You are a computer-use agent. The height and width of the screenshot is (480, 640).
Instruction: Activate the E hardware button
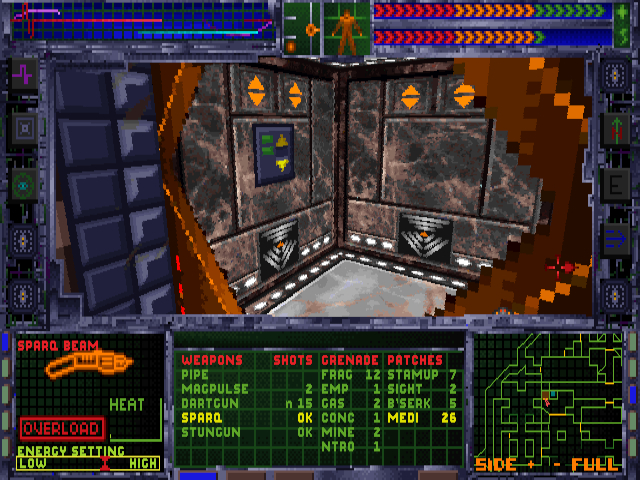coord(614,184)
